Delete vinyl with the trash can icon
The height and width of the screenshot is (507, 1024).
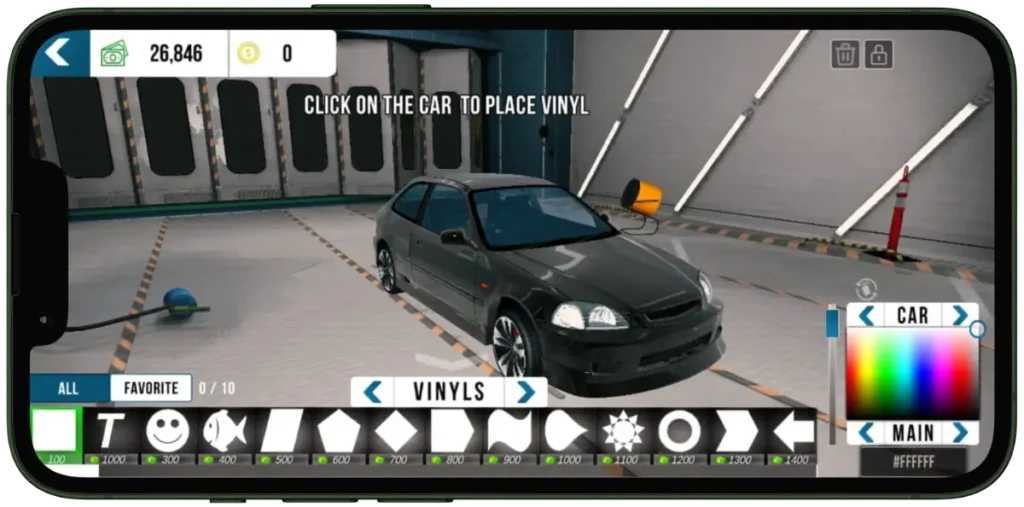tap(845, 54)
